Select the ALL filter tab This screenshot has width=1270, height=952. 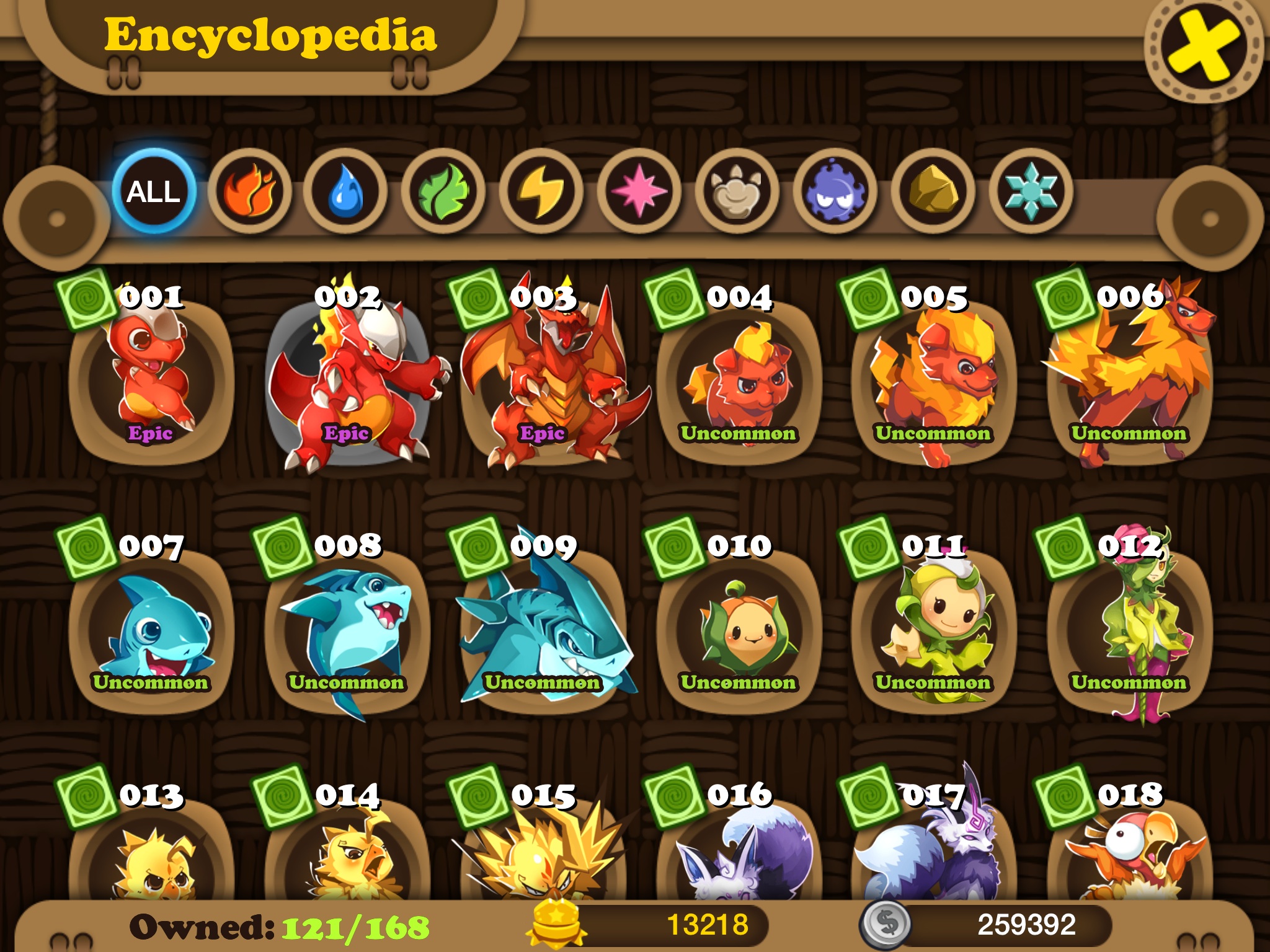coord(153,192)
